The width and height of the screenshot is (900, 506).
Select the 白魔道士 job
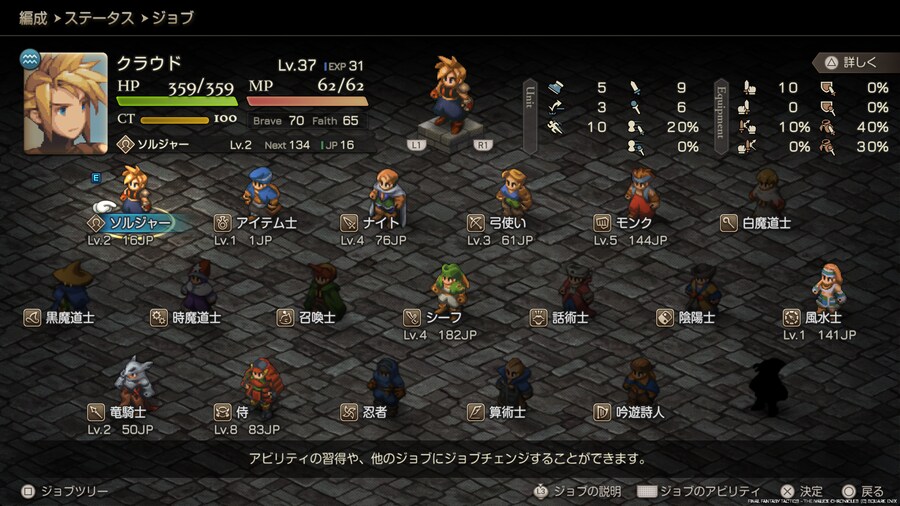pyautogui.click(x=765, y=223)
